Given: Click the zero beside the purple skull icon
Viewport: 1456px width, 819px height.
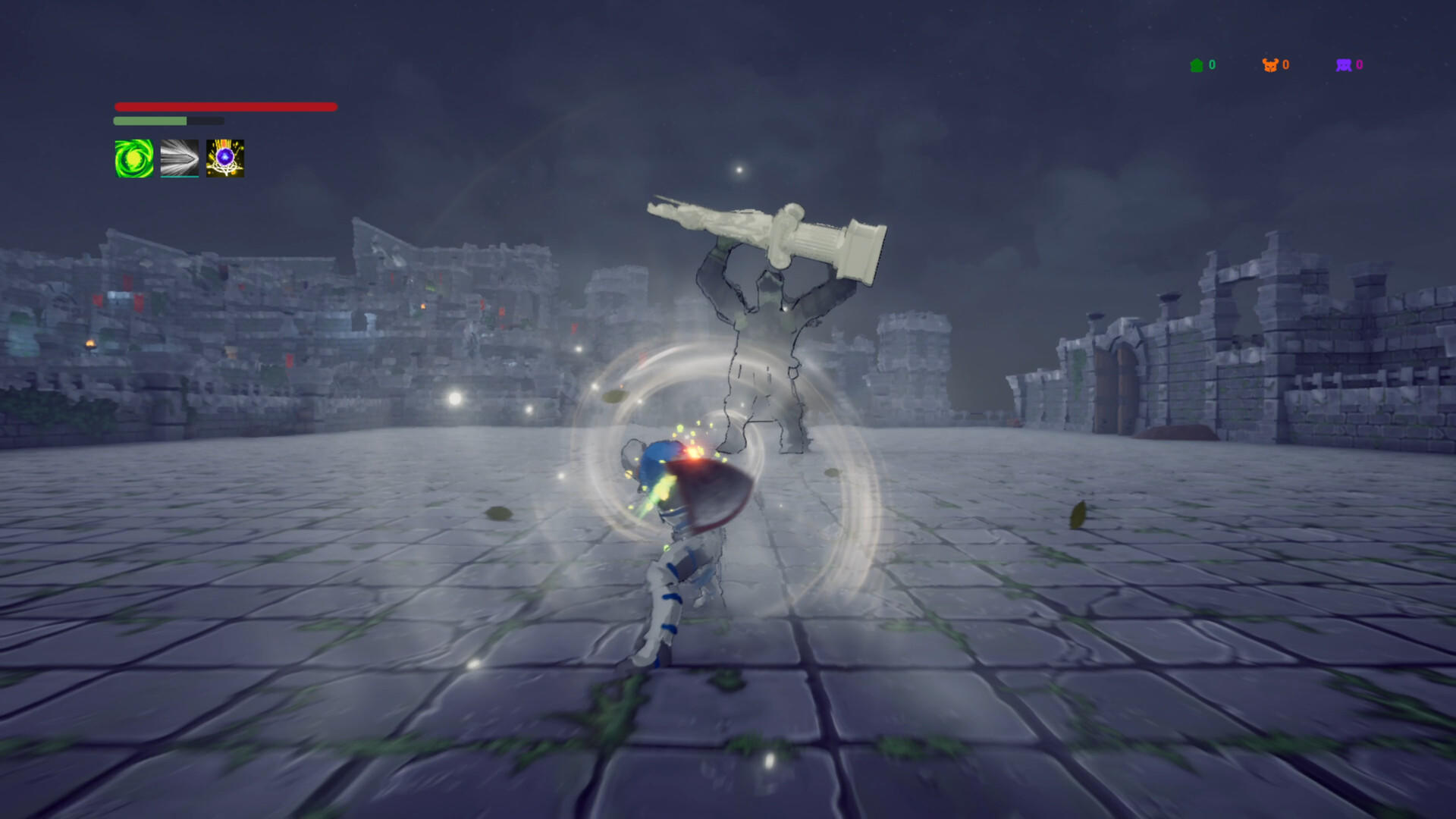Looking at the screenshot, I should [1359, 65].
